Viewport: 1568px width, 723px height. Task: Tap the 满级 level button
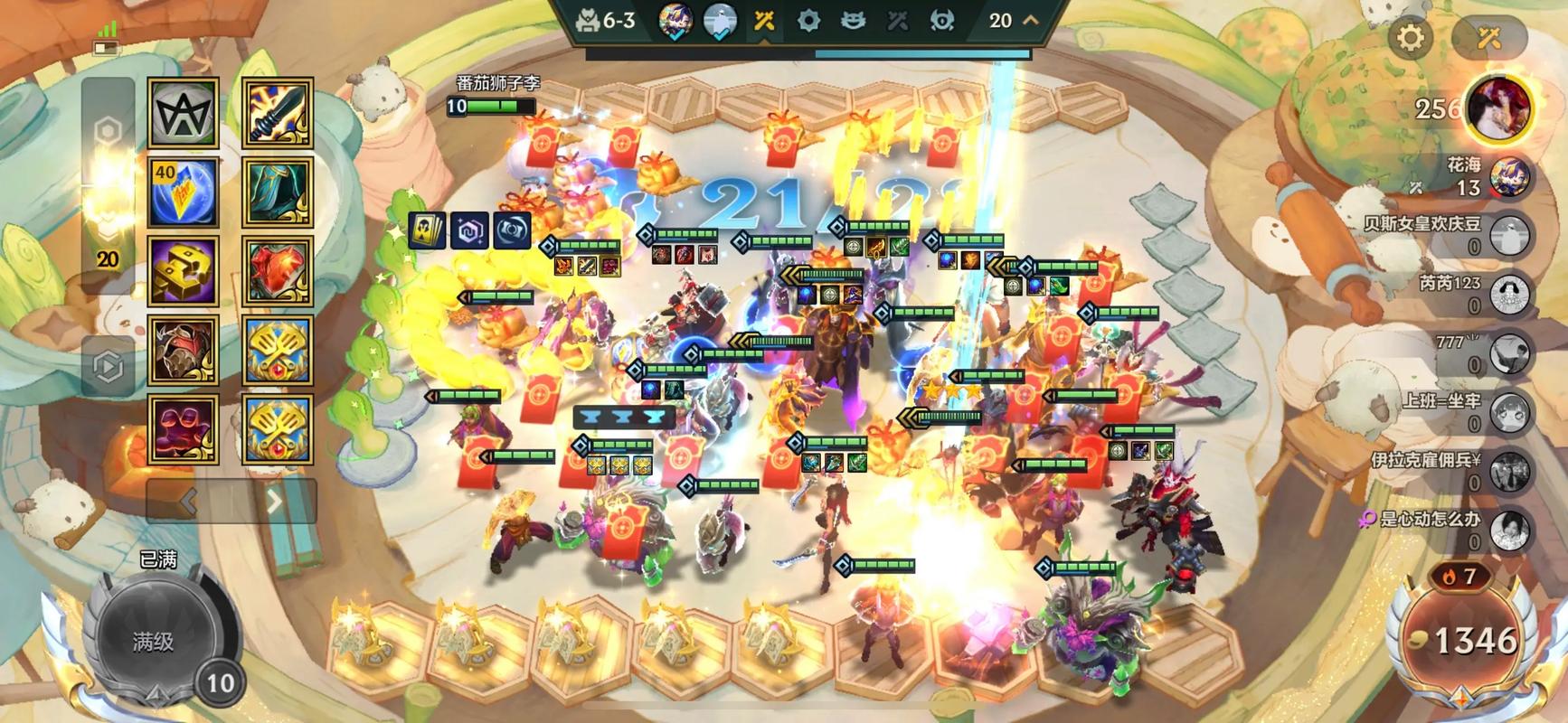[x=154, y=641]
